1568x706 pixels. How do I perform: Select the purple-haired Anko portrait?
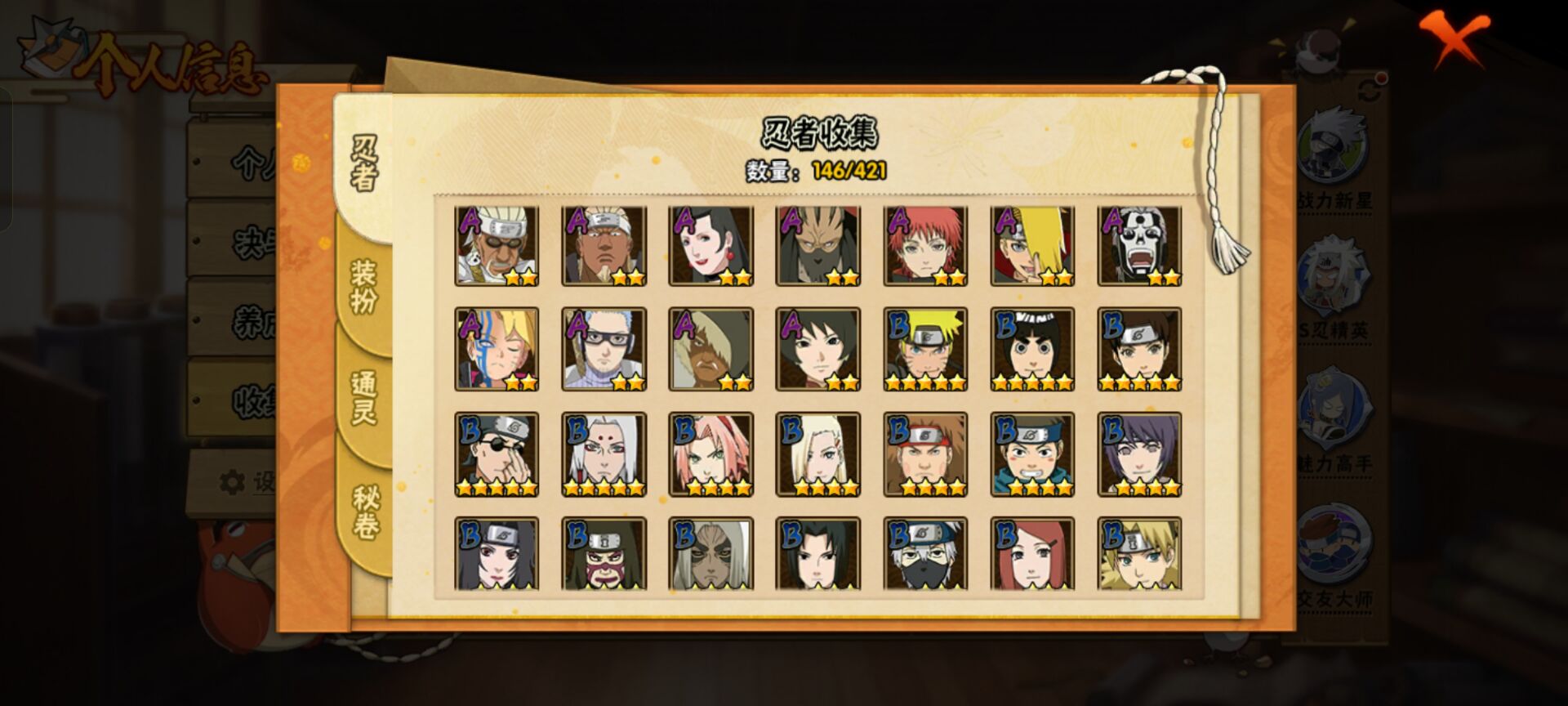pos(1139,454)
